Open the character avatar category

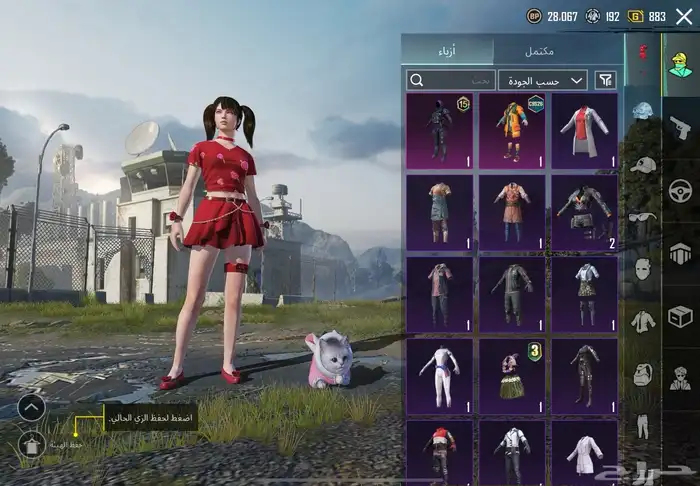click(x=681, y=63)
